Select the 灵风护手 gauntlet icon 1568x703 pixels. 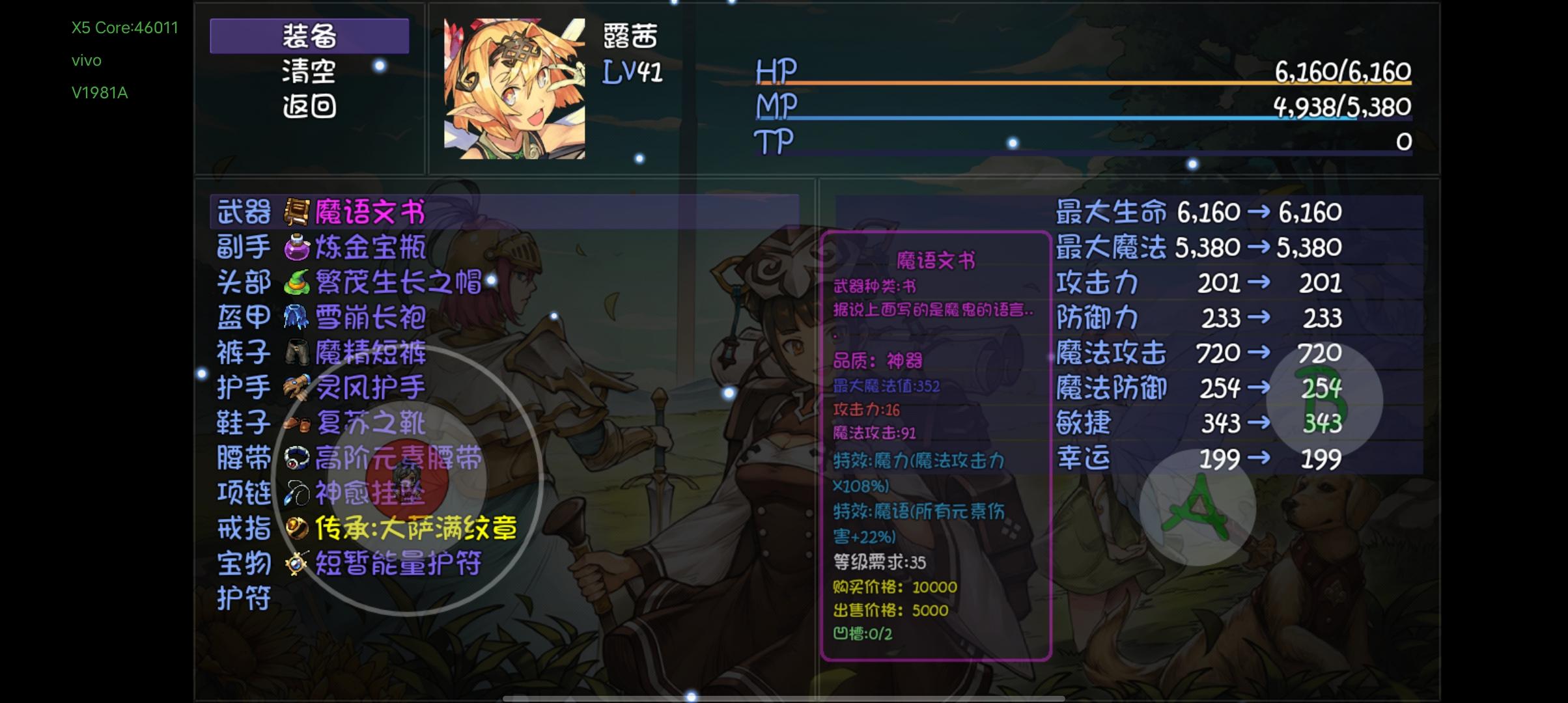(x=294, y=387)
